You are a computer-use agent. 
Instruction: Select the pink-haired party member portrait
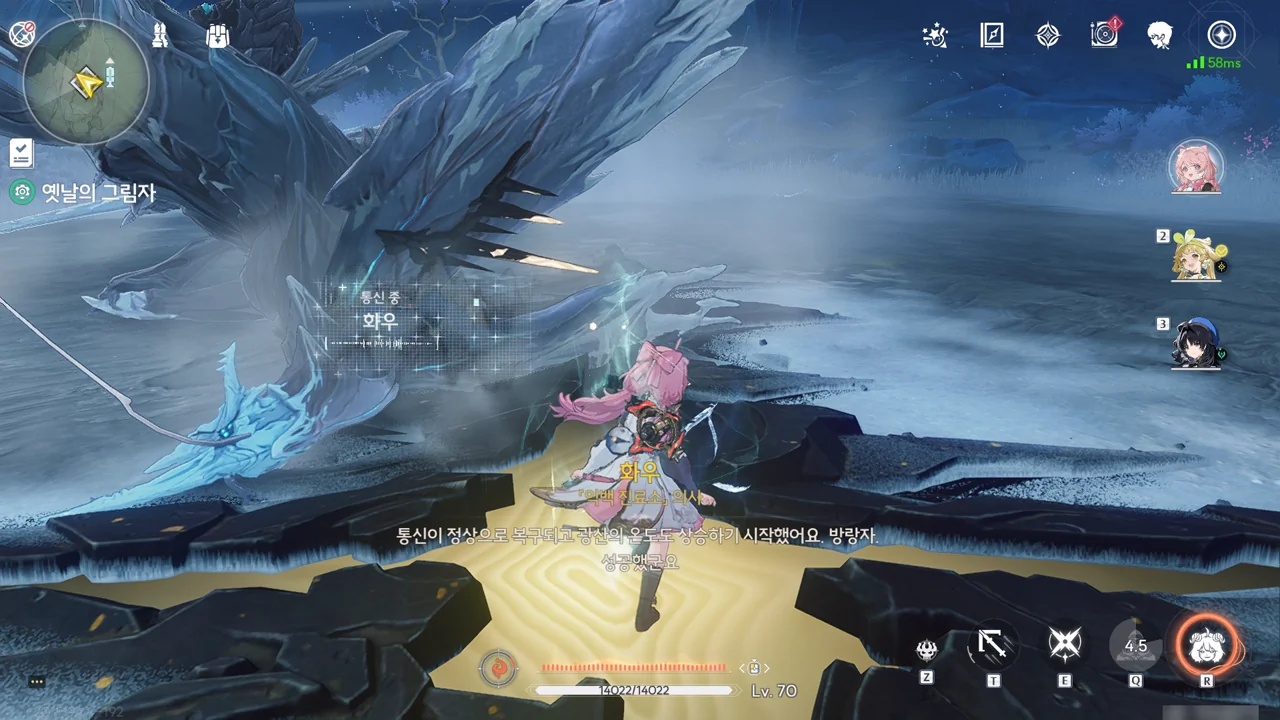[1196, 167]
